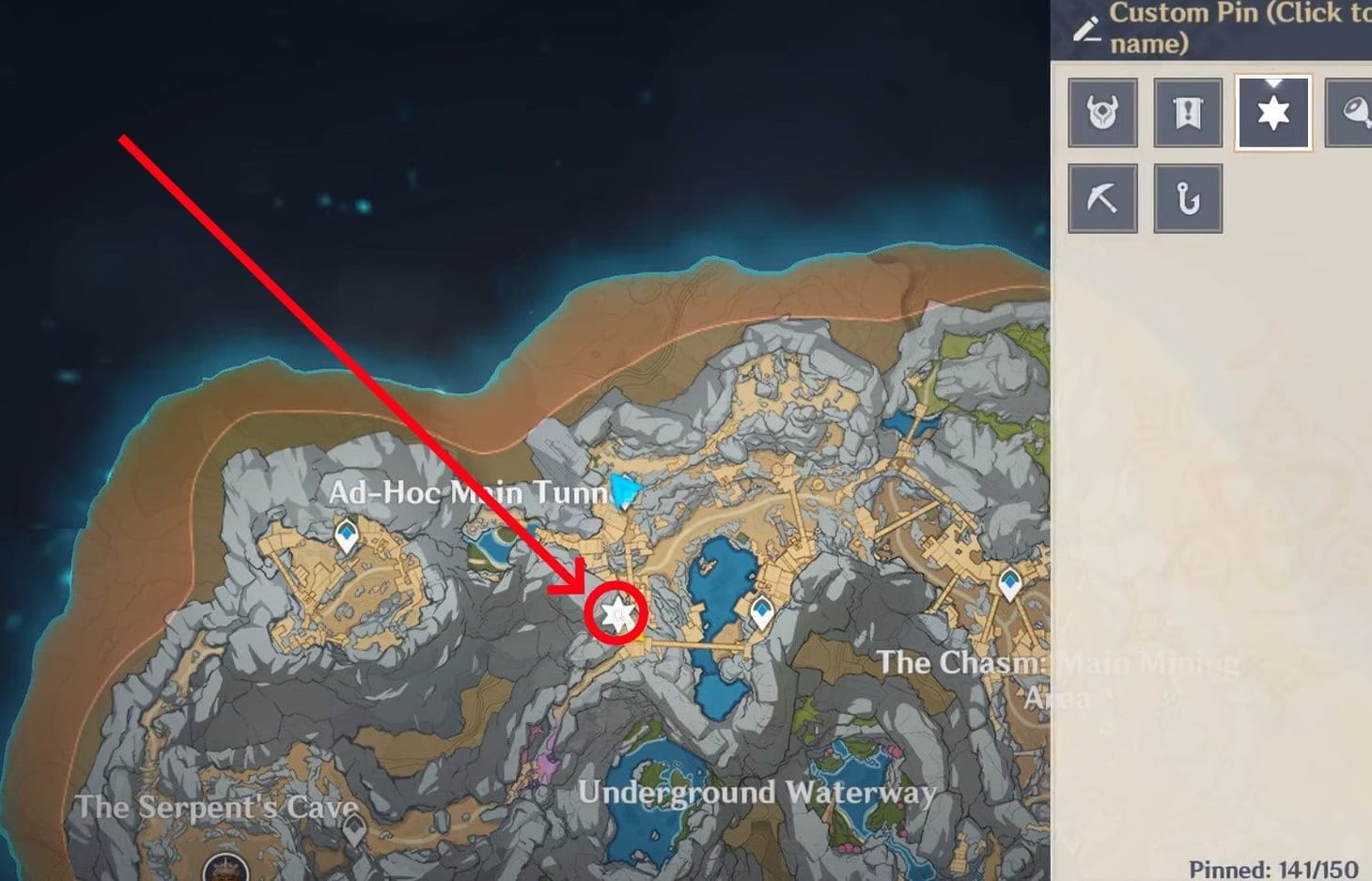Select the exclamation banner pin icon
Screen dimensions: 1372x881
point(1187,113)
